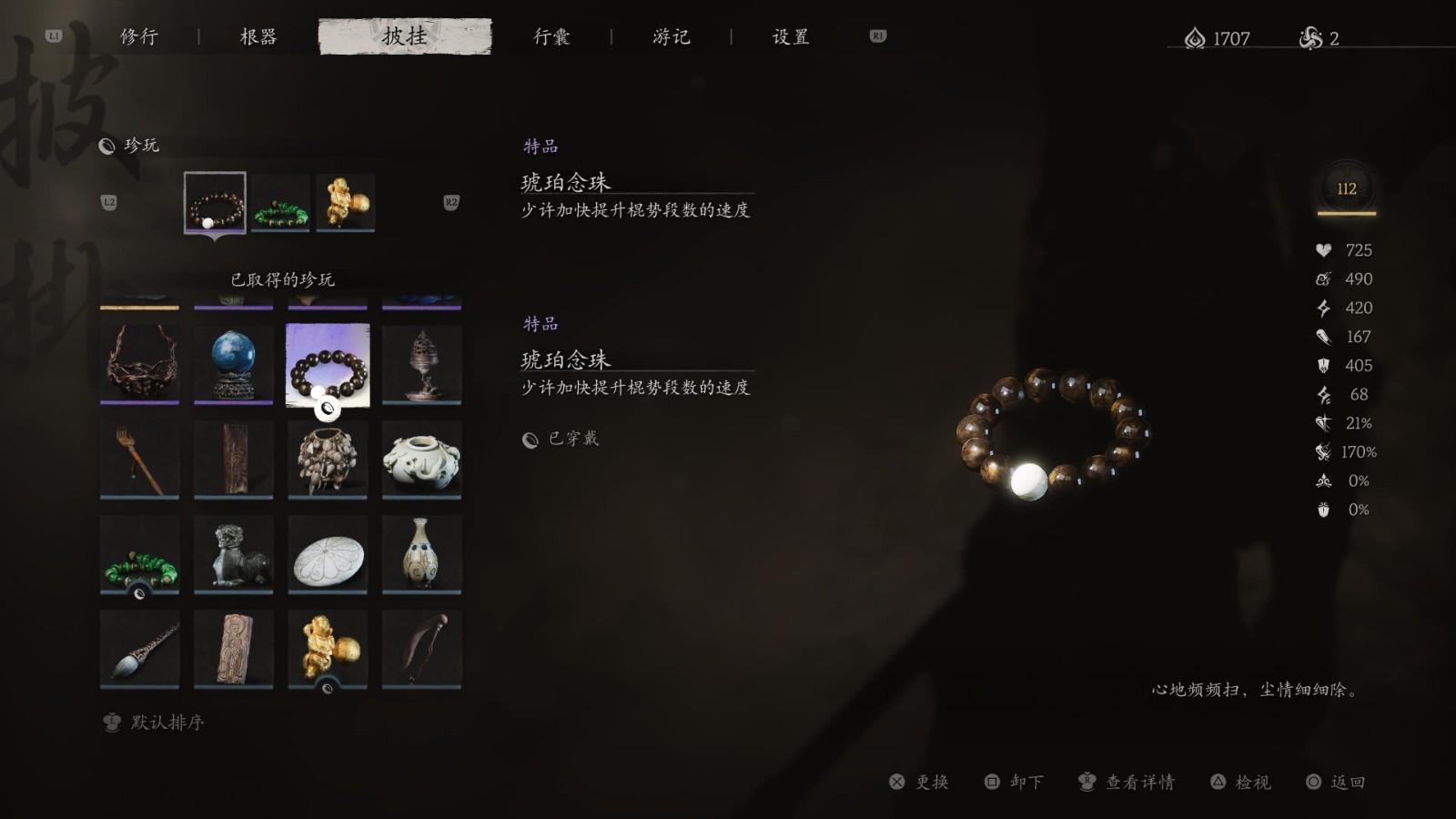Switch to the 行囊 inventory tab
The width and height of the screenshot is (1456, 819).
tap(551, 36)
